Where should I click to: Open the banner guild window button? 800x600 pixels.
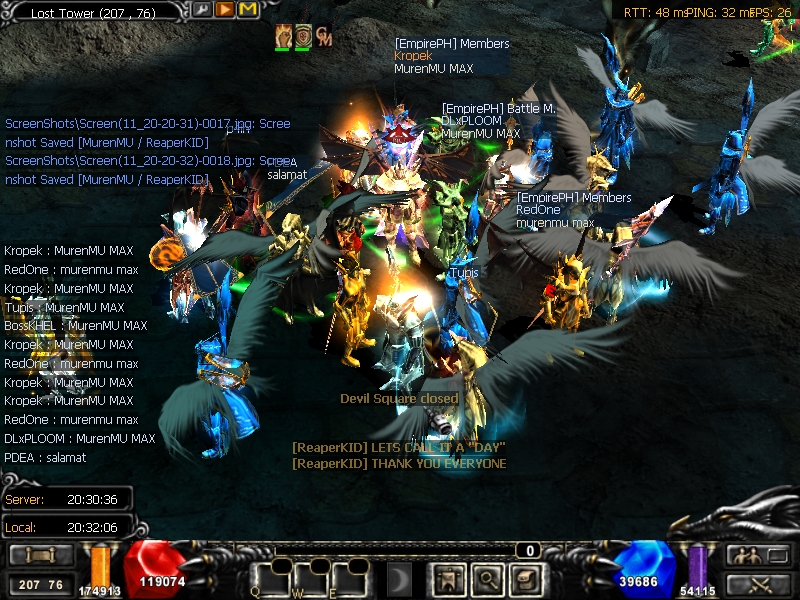click(x=448, y=577)
